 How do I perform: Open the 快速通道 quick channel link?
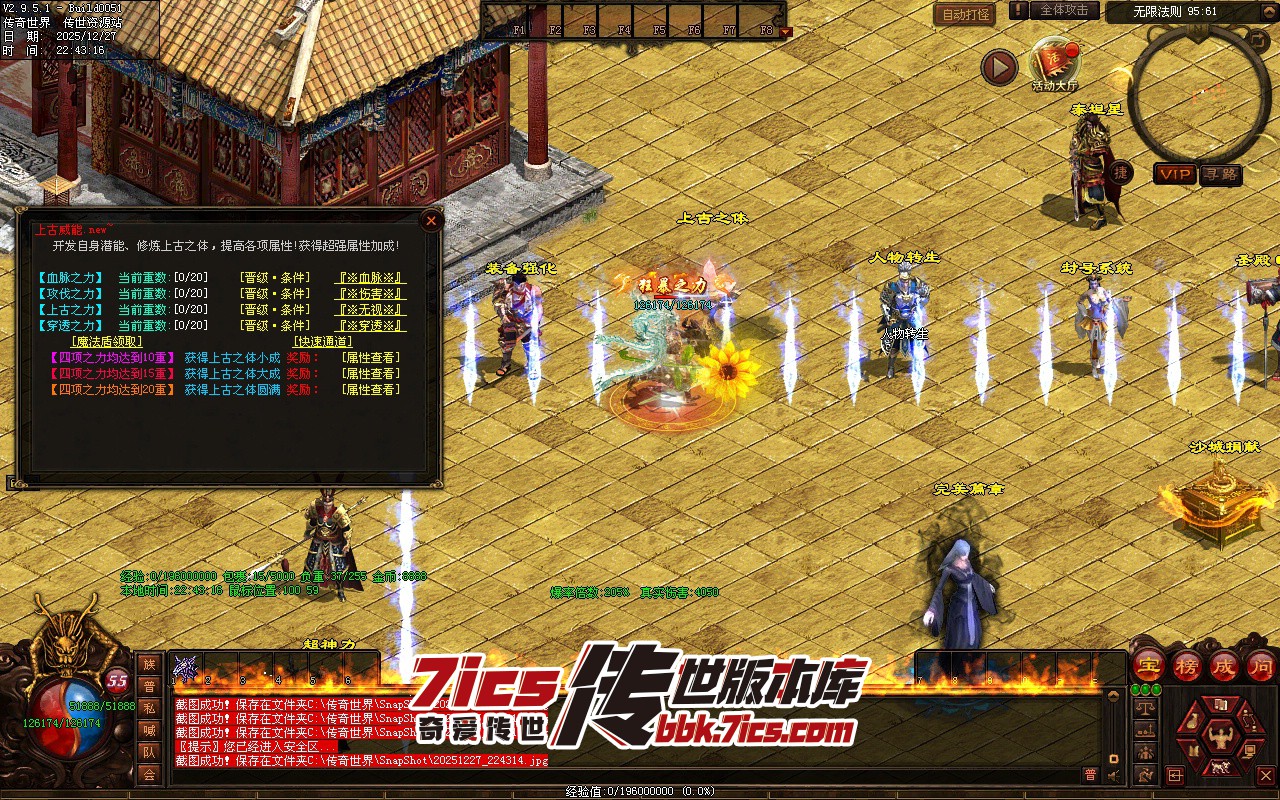[322, 342]
